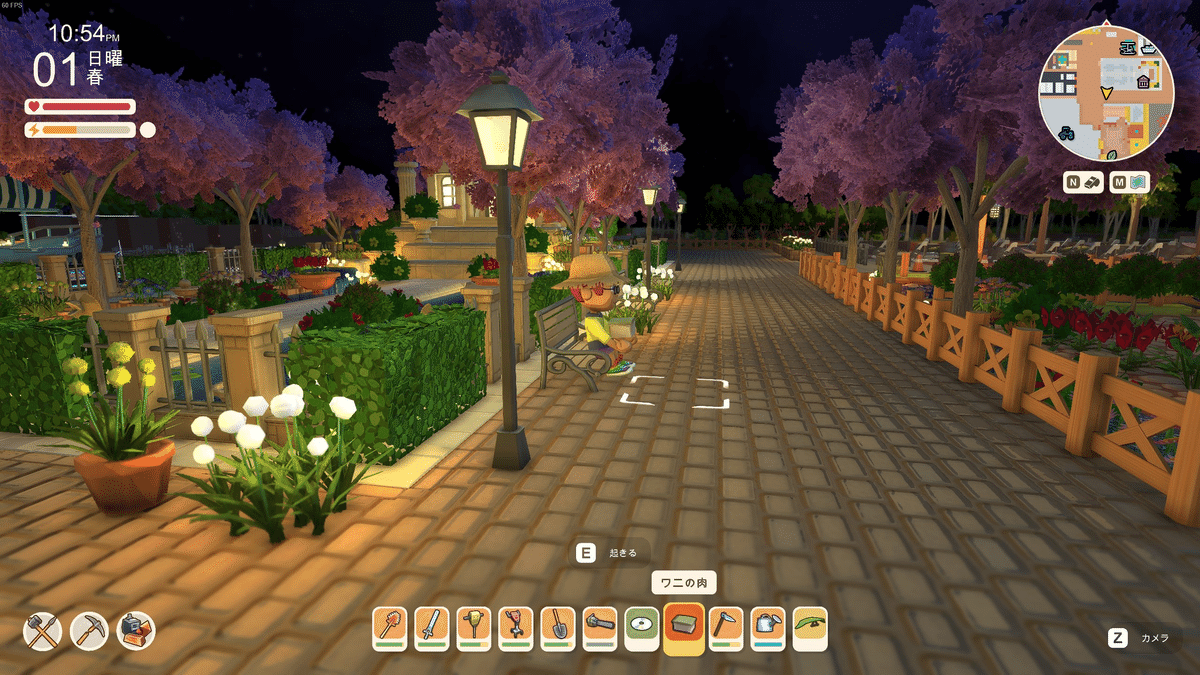Open the crossed hammer and spear icon
Viewport: 1200px width, 675px height.
coord(43,631)
